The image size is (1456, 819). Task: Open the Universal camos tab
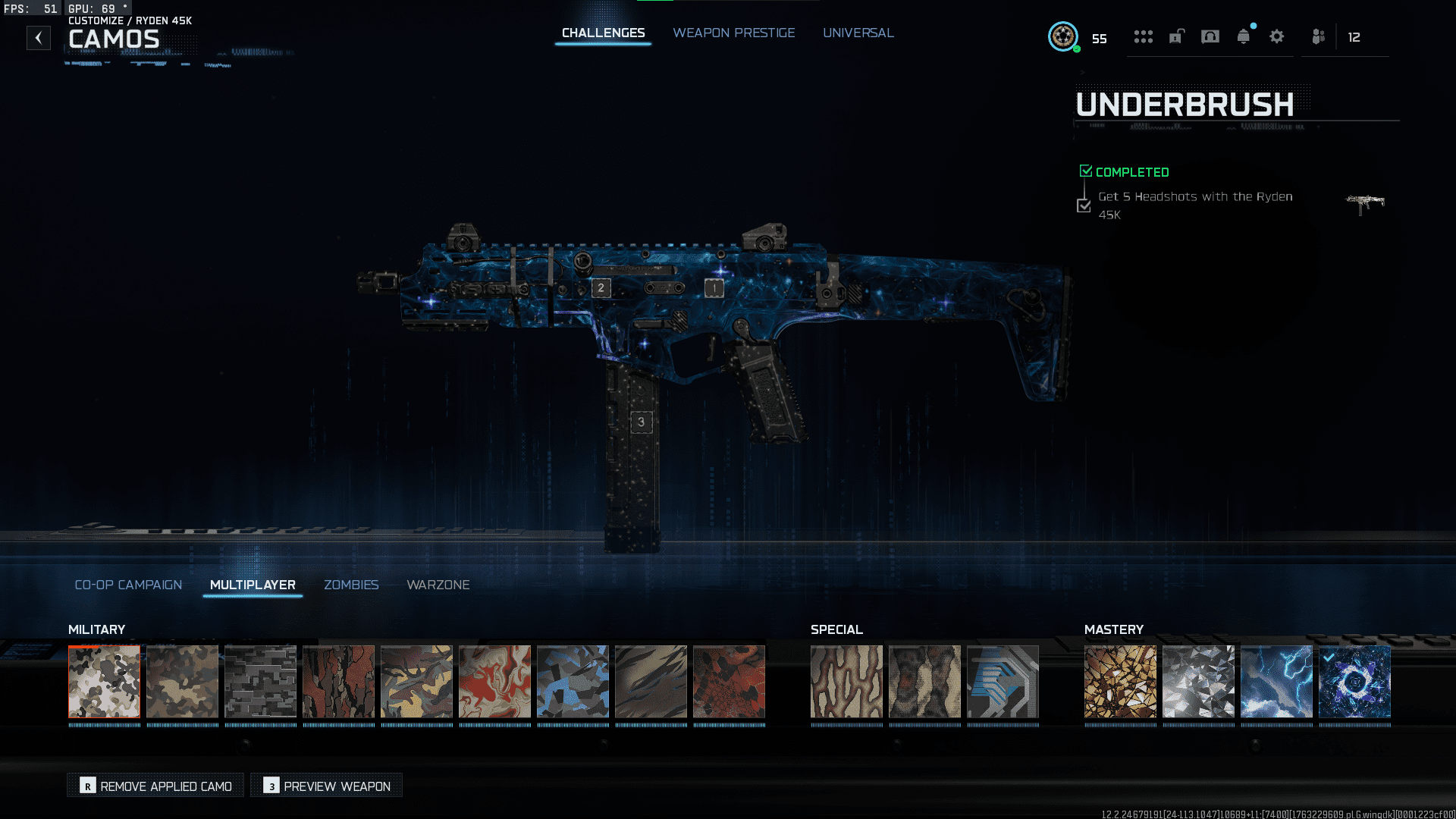(x=858, y=33)
